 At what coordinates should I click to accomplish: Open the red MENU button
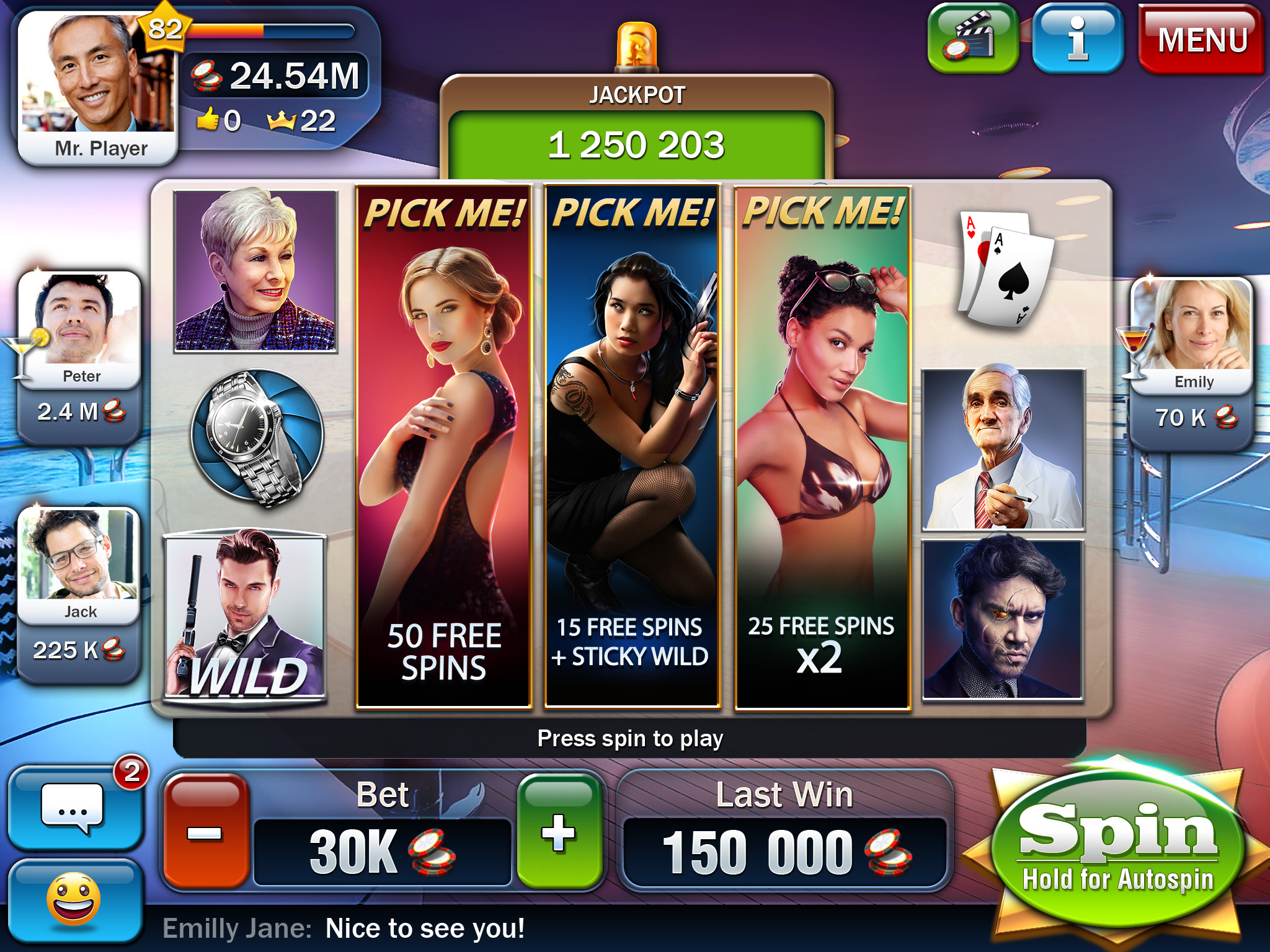point(1201,40)
